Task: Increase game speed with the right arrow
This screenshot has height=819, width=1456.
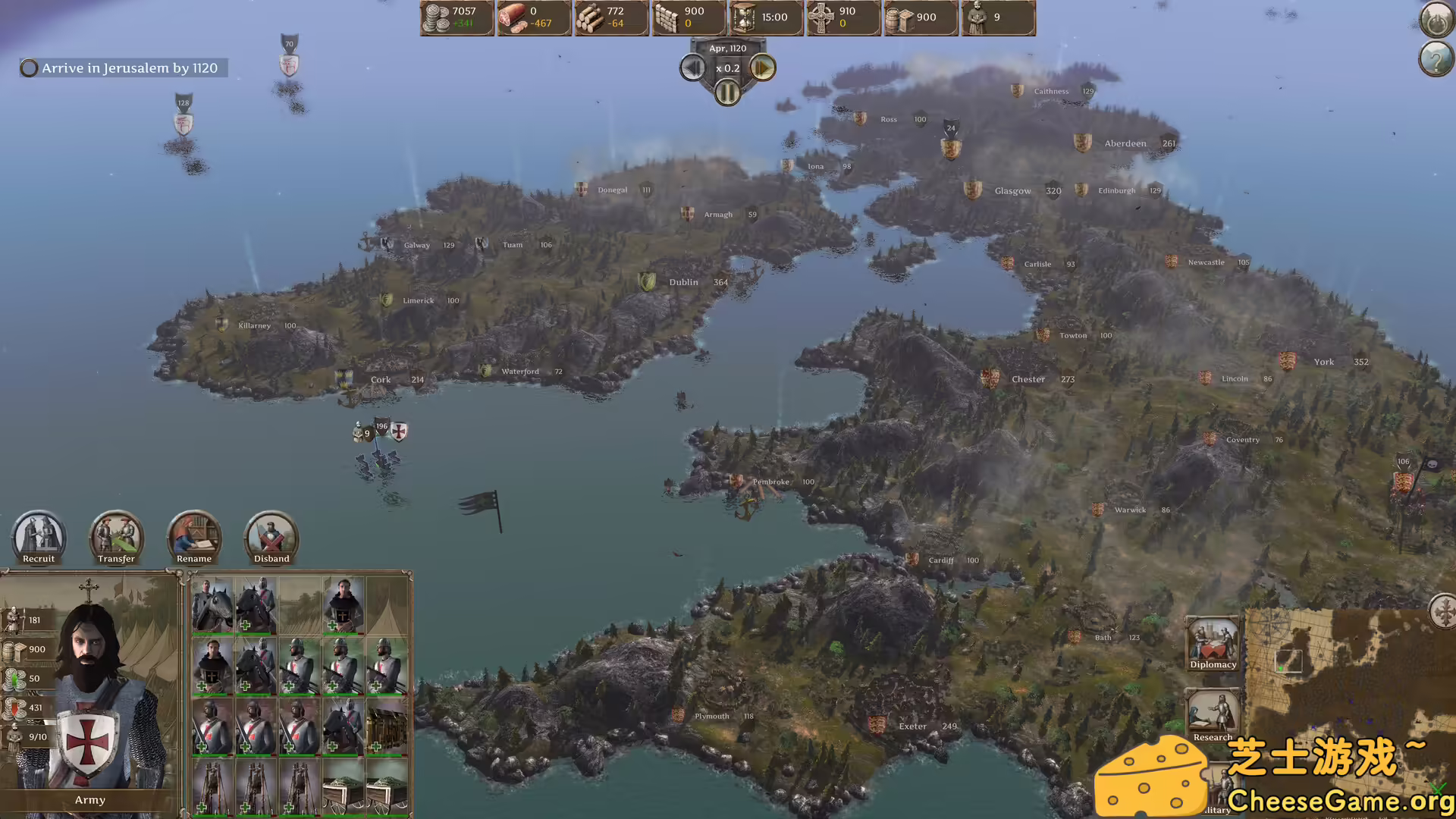Action: (762, 67)
